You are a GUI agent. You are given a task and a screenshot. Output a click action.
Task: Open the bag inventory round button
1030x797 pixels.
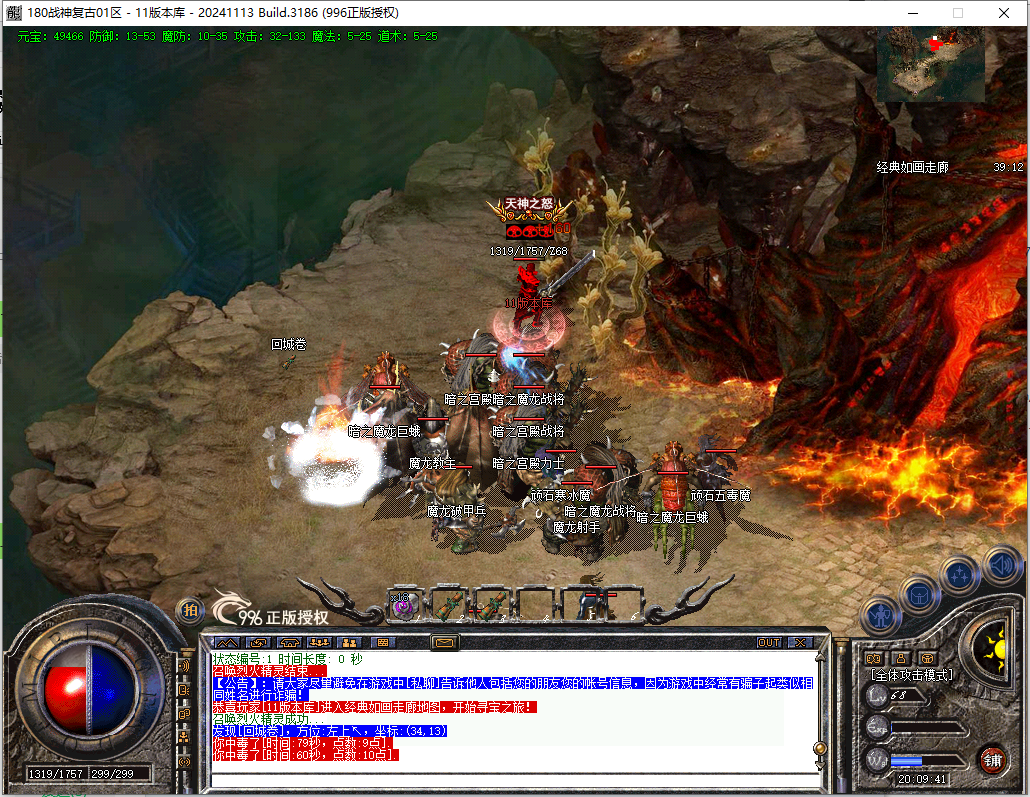tap(919, 594)
